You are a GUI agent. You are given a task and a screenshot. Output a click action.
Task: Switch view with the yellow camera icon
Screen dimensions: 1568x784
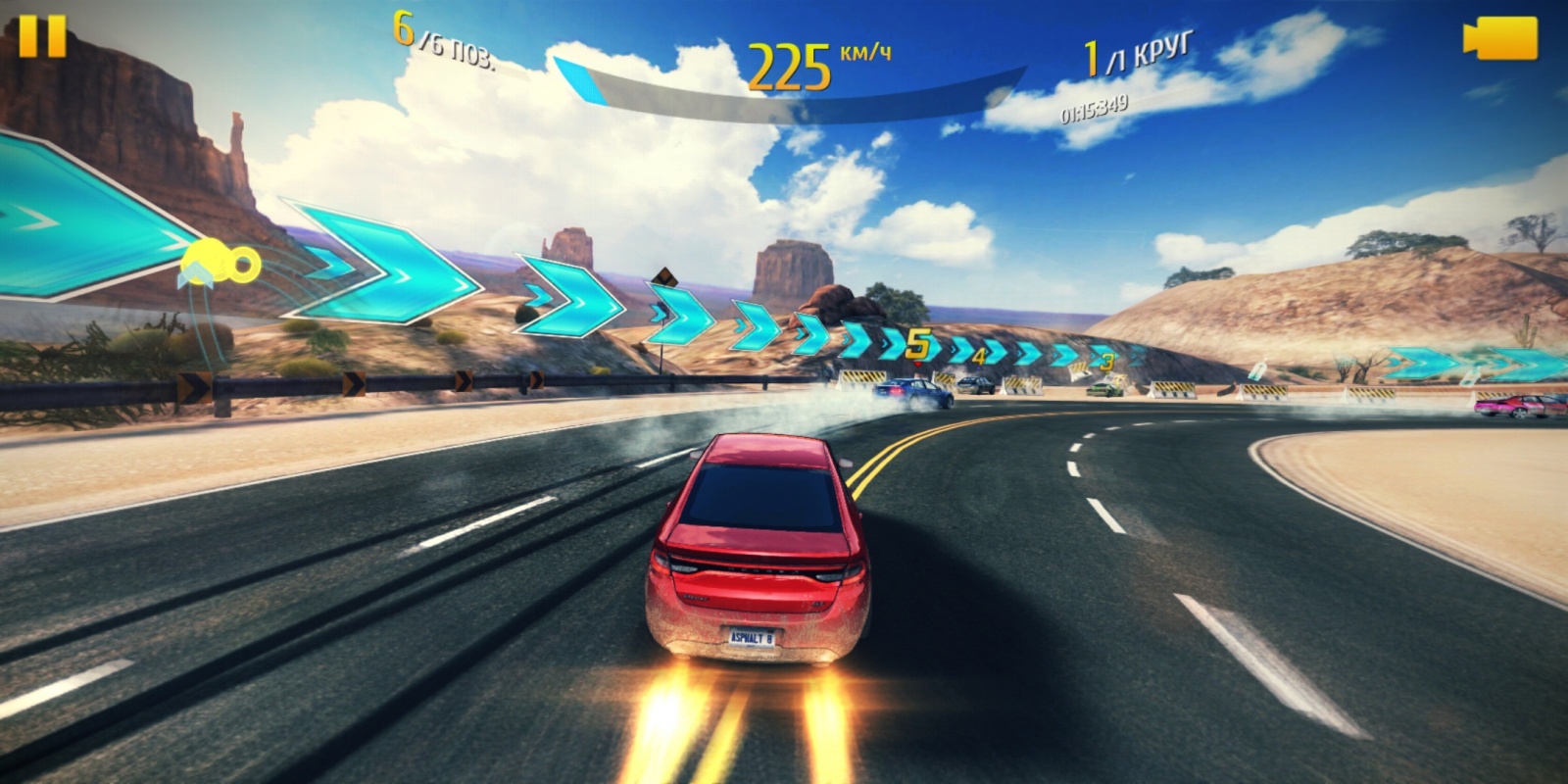tap(1500, 39)
